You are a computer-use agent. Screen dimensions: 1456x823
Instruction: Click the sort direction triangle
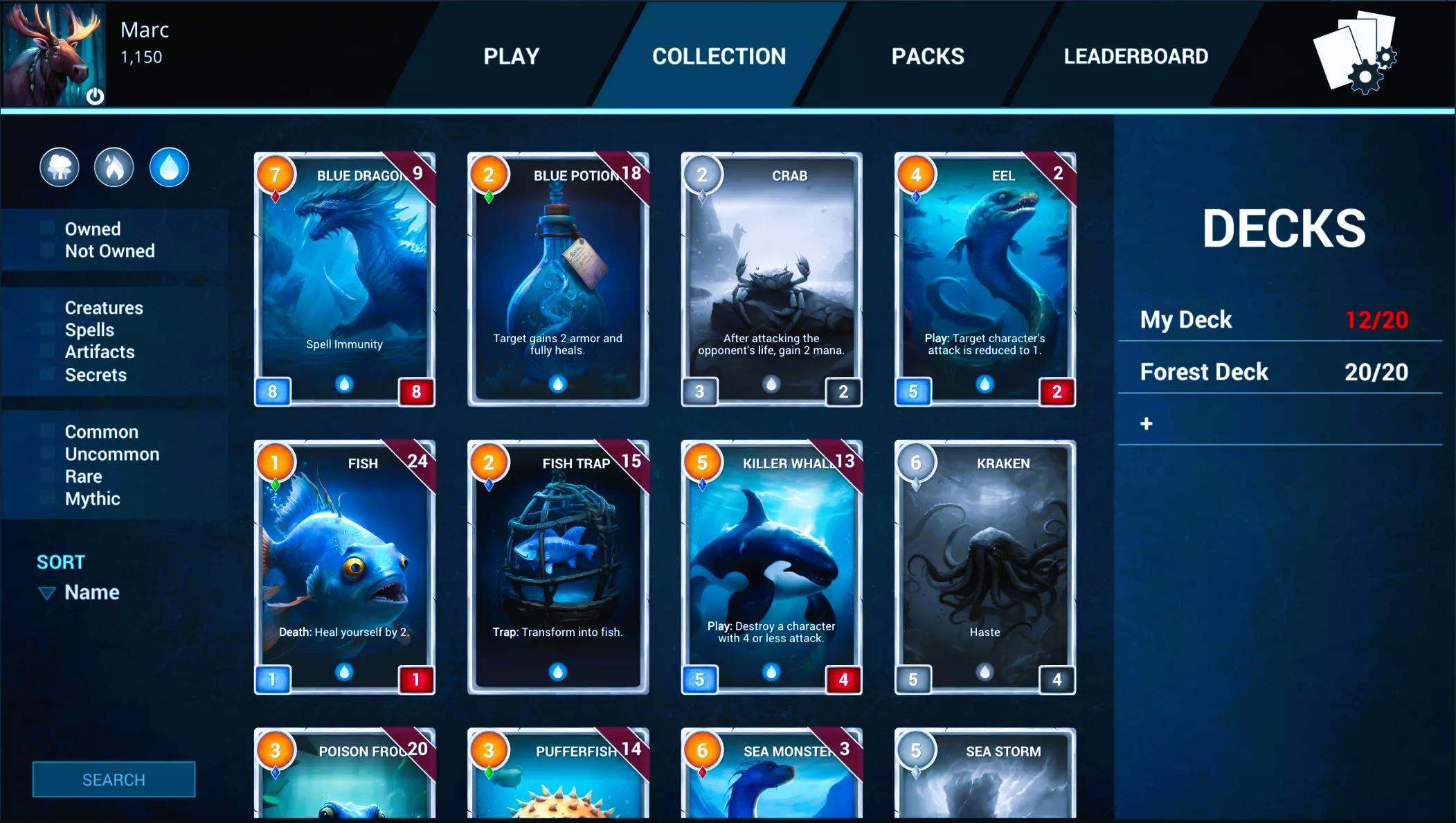[x=46, y=592]
